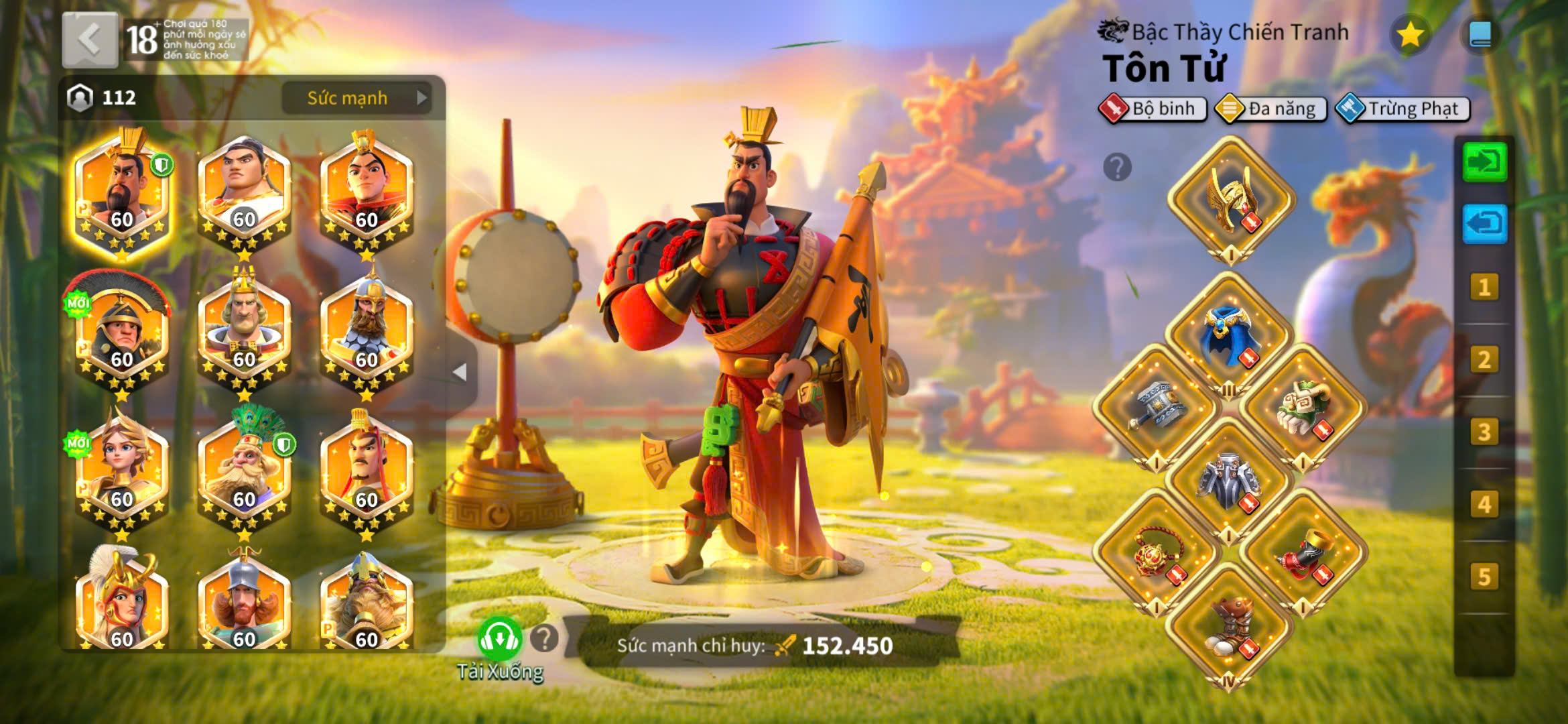Select the golden winged helmet slot
The image size is (1568, 724).
tap(1232, 198)
